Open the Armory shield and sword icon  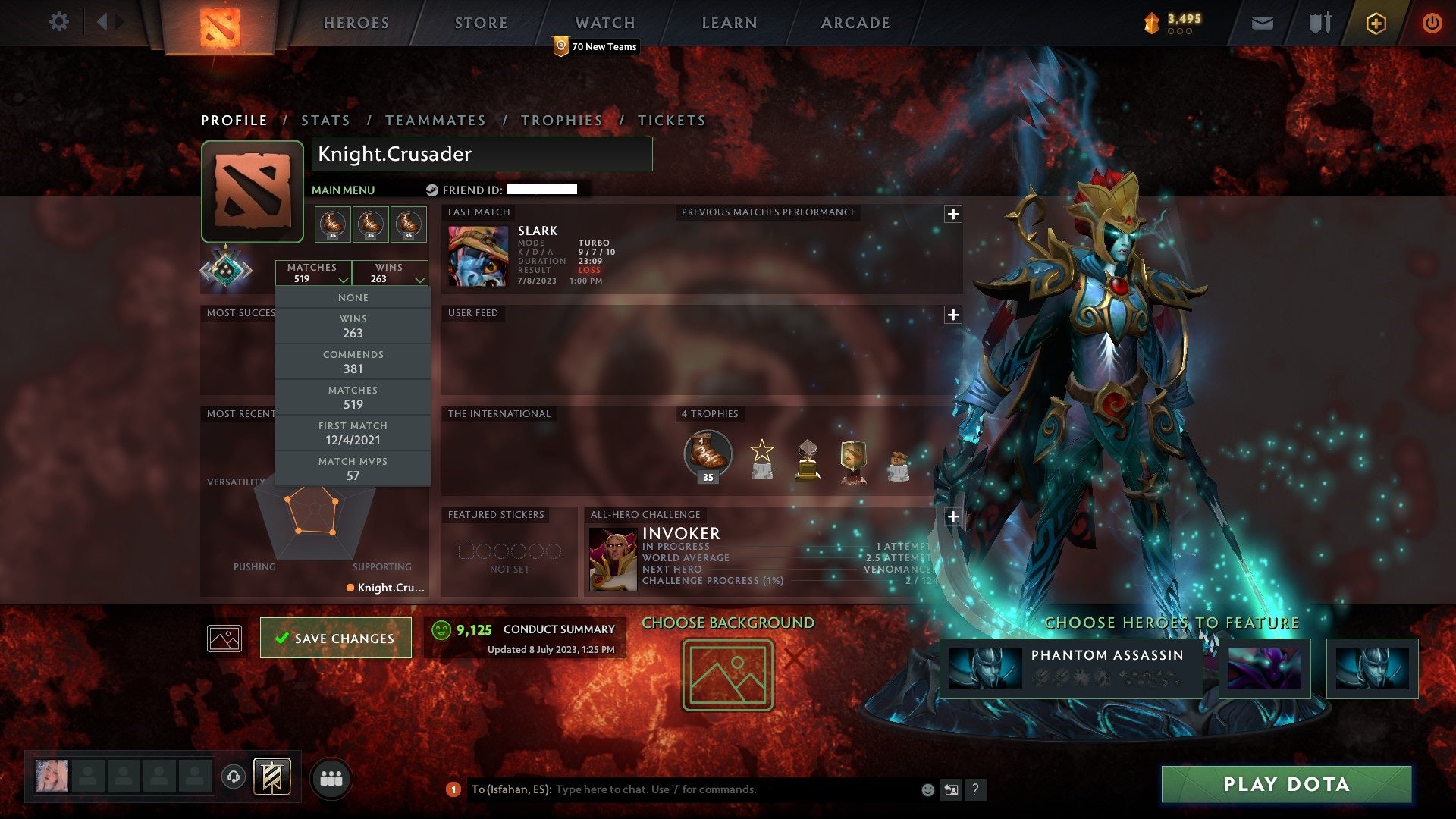(x=1318, y=23)
